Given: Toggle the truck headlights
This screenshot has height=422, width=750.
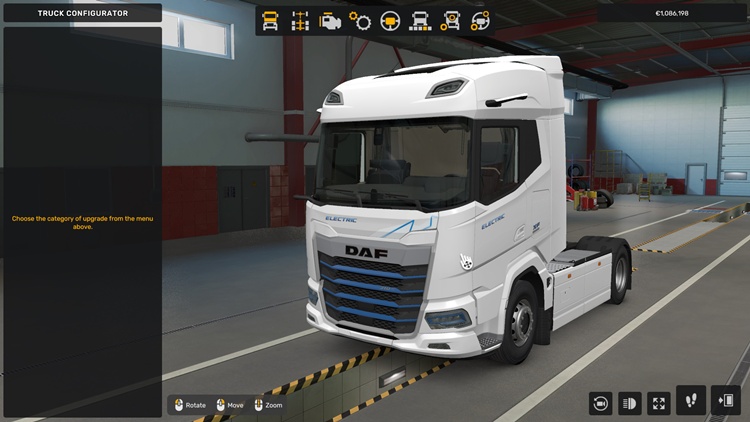Looking at the screenshot, I should click(x=630, y=403).
